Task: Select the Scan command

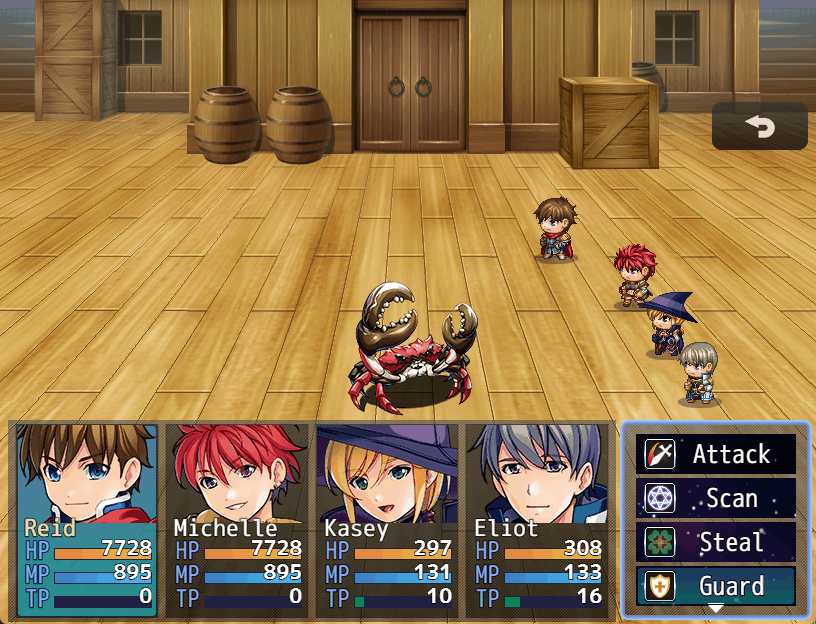Action: (716, 498)
